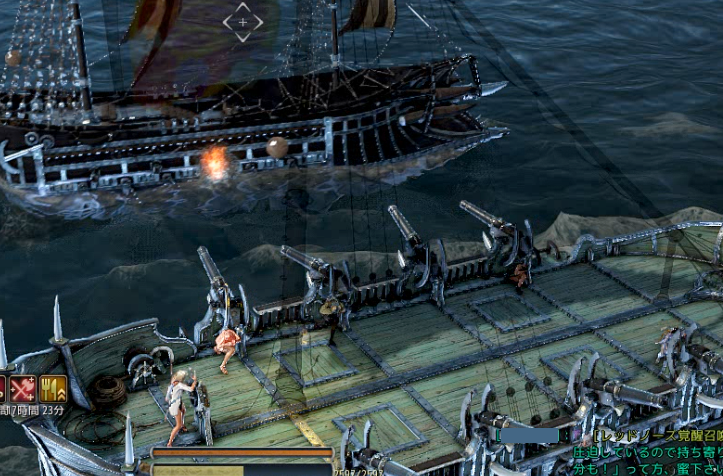Open the yellow レッドノーズ覚醒召喚 chat link
The height and width of the screenshot is (476, 723).
tap(657, 436)
